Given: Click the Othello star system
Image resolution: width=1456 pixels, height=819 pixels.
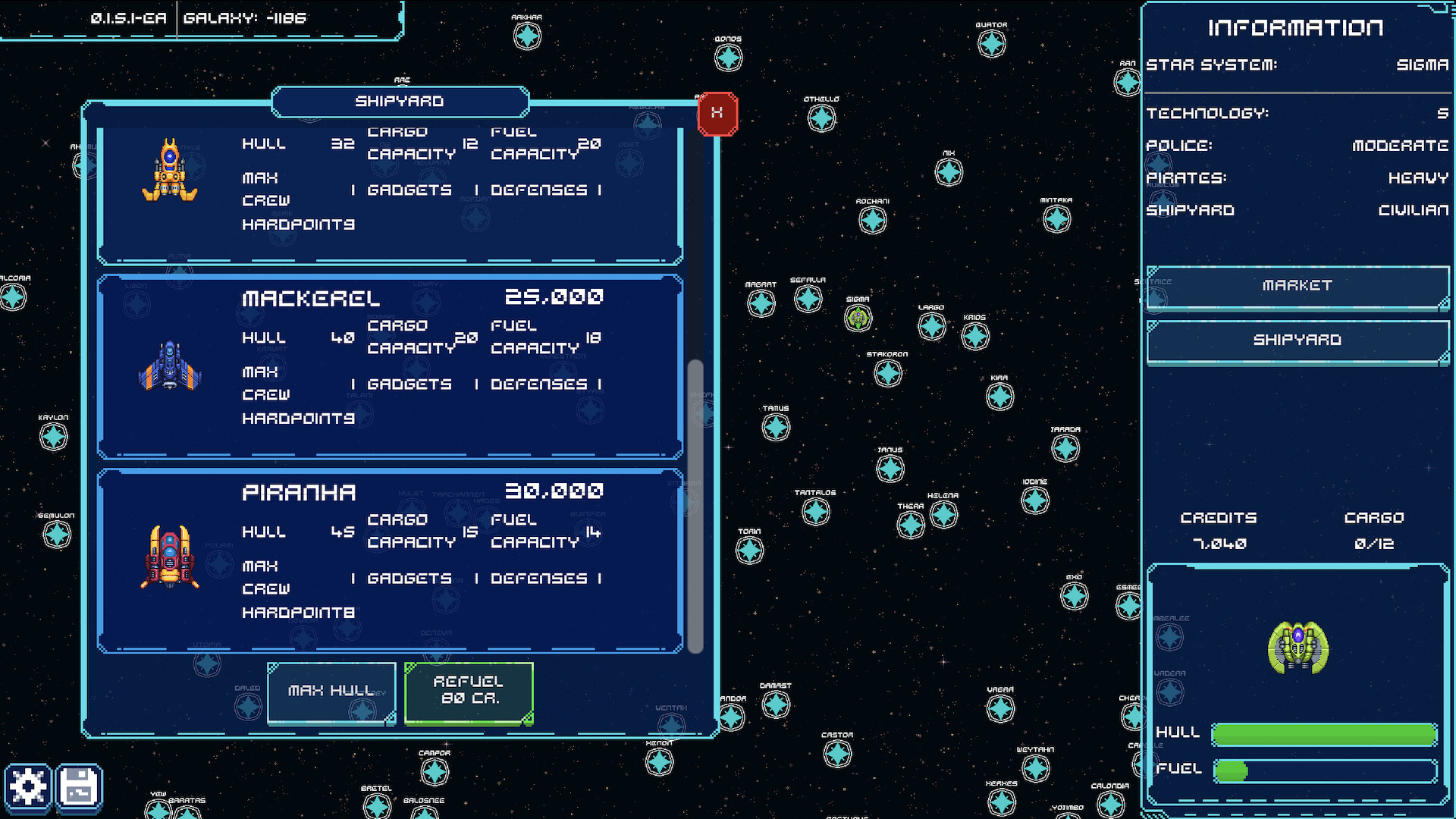Looking at the screenshot, I should coord(821,118).
